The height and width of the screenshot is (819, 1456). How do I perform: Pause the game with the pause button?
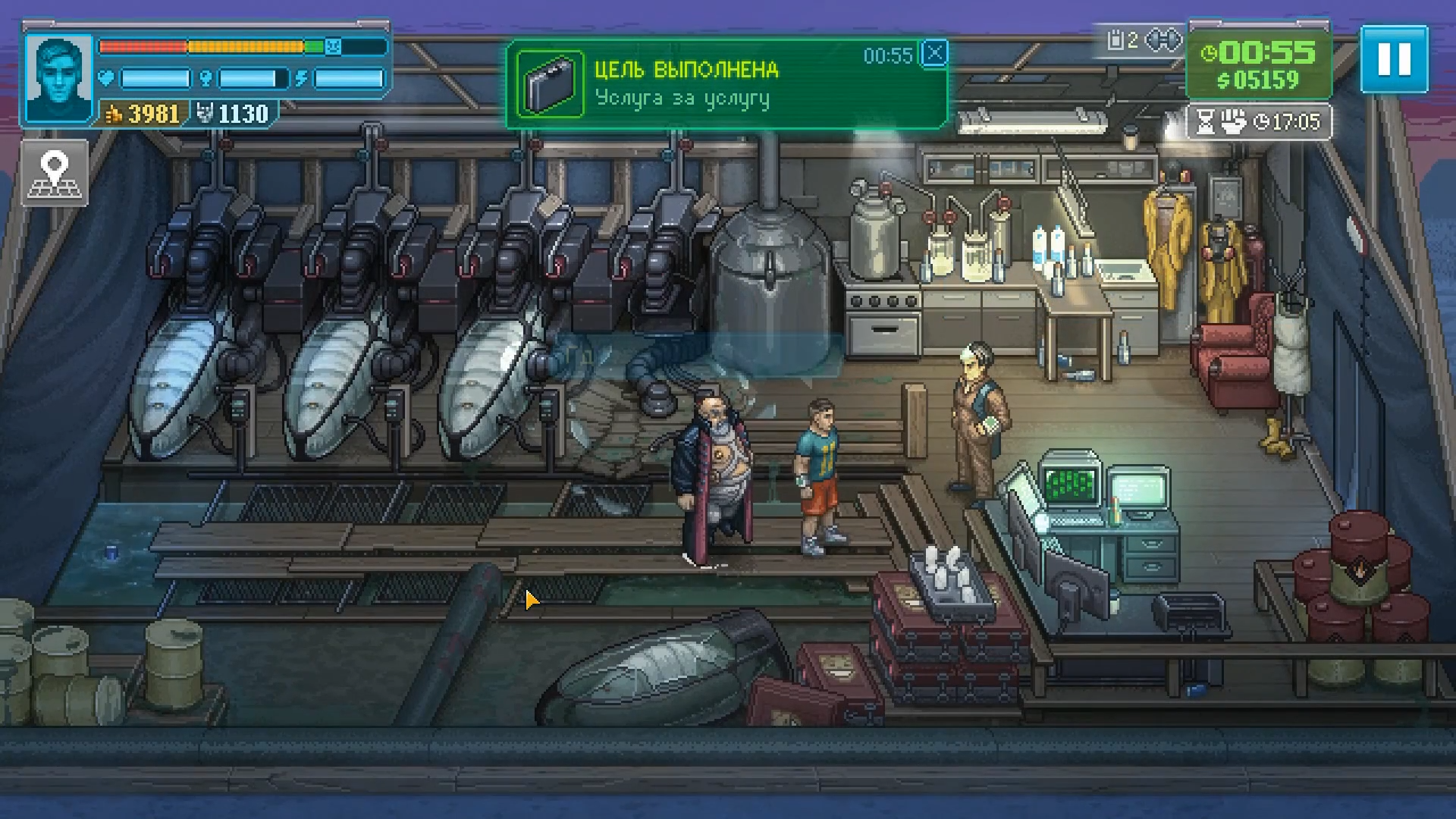[x=1394, y=59]
